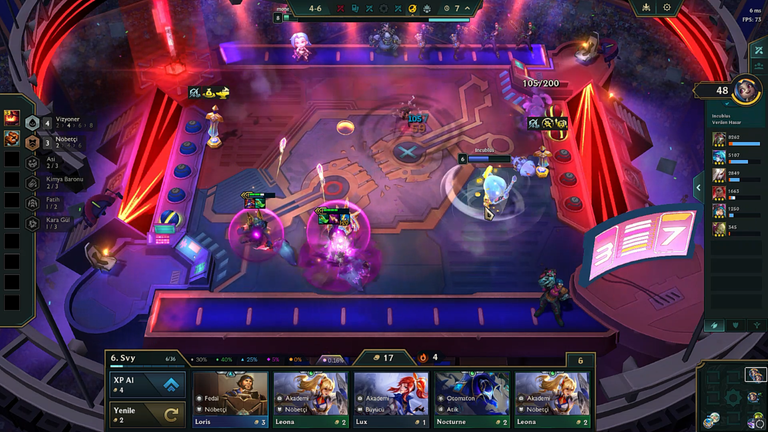Buy XP with the XP Al button
768x432 pixels.
(149, 386)
